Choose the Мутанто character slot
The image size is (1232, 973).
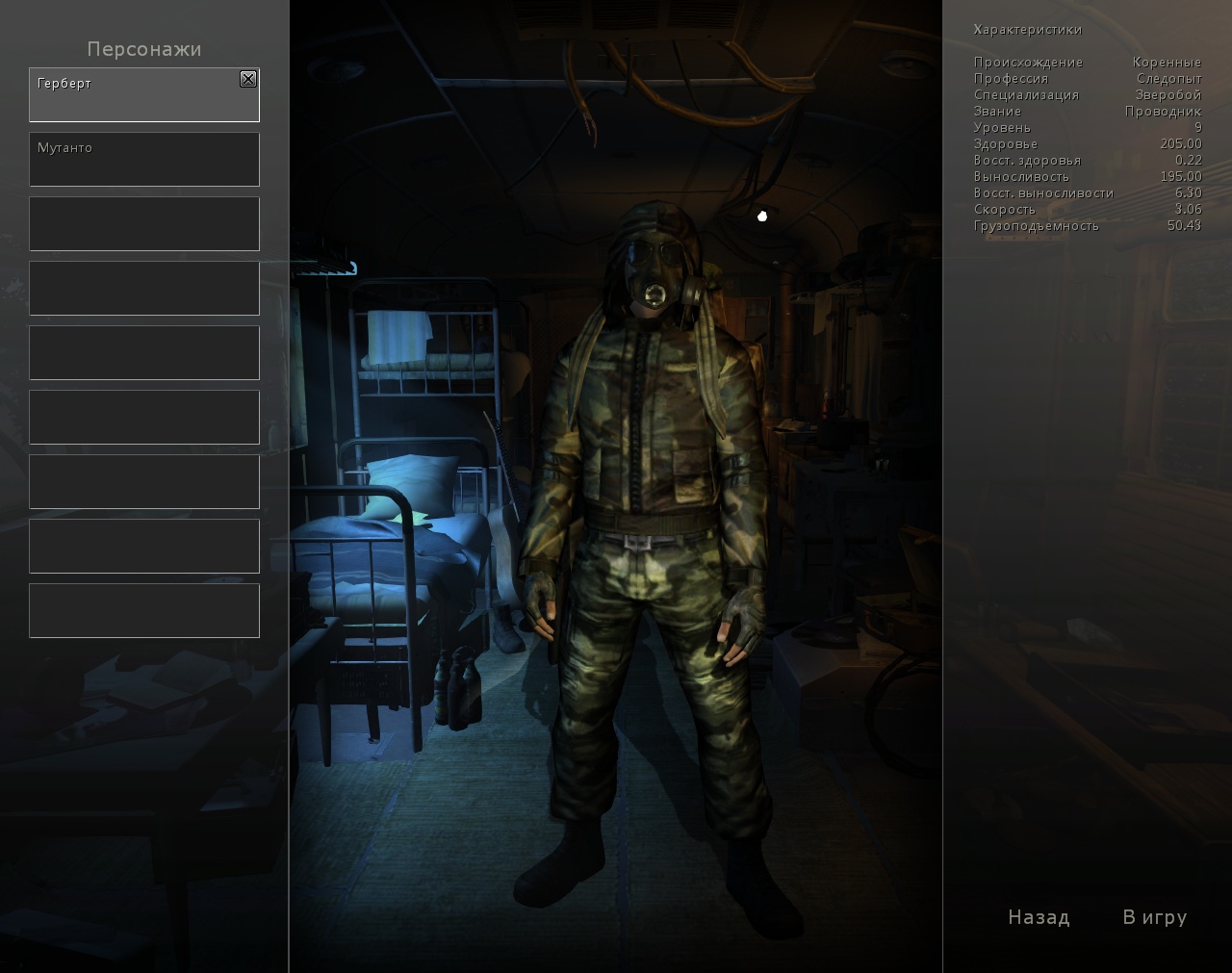[x=144, y=160]
